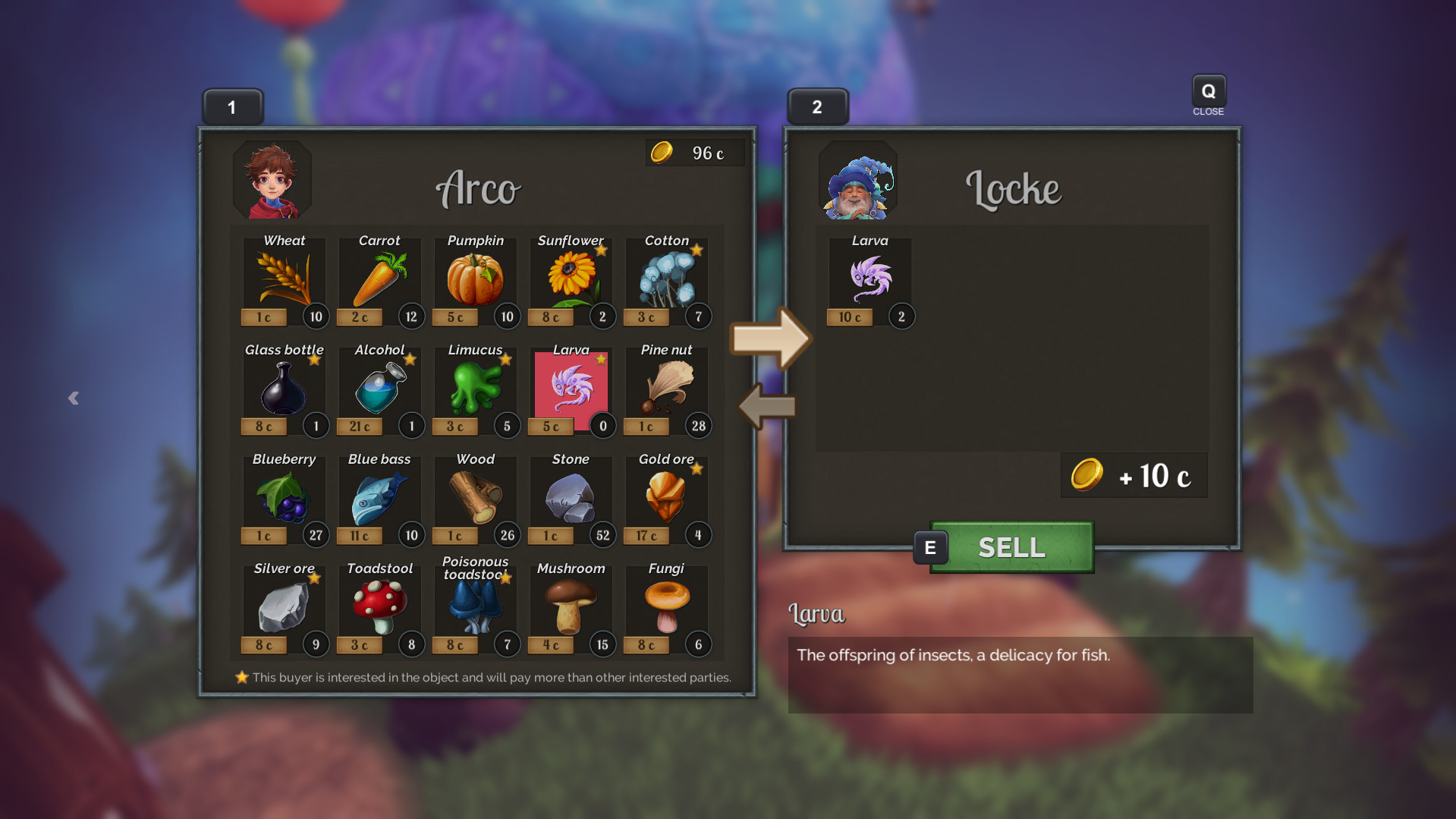Viewport: 1456px width, 819px height.
Task: Close the trade window
Action: point(1208,93)
